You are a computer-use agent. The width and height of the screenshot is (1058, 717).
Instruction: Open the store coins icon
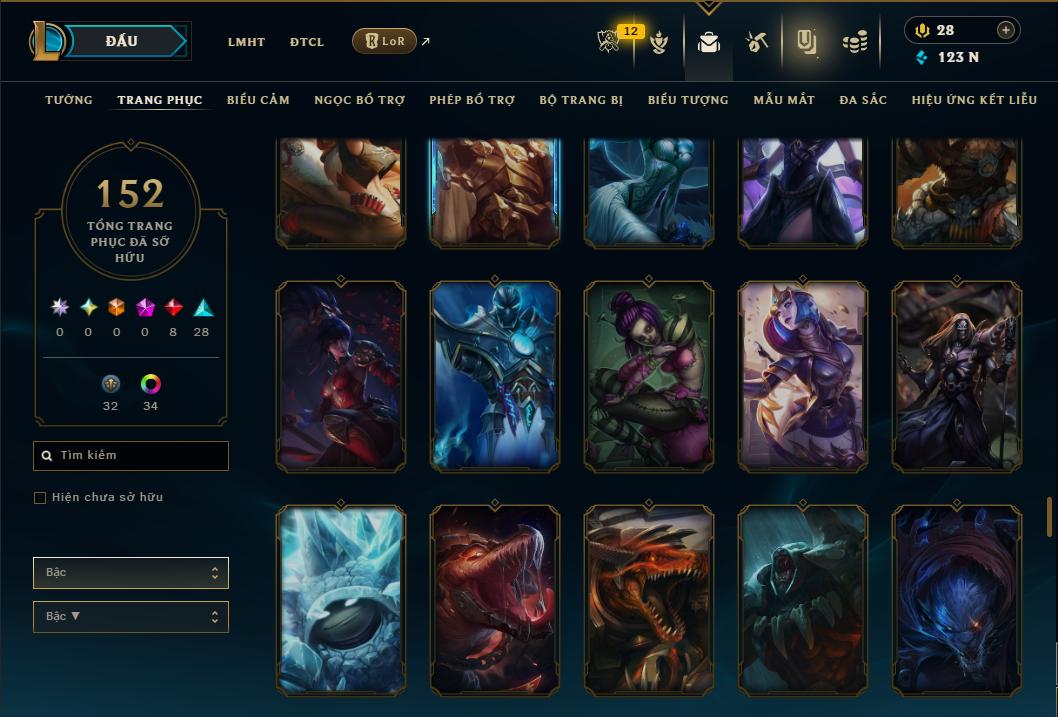pyautogui.click(x=854, y=42)
